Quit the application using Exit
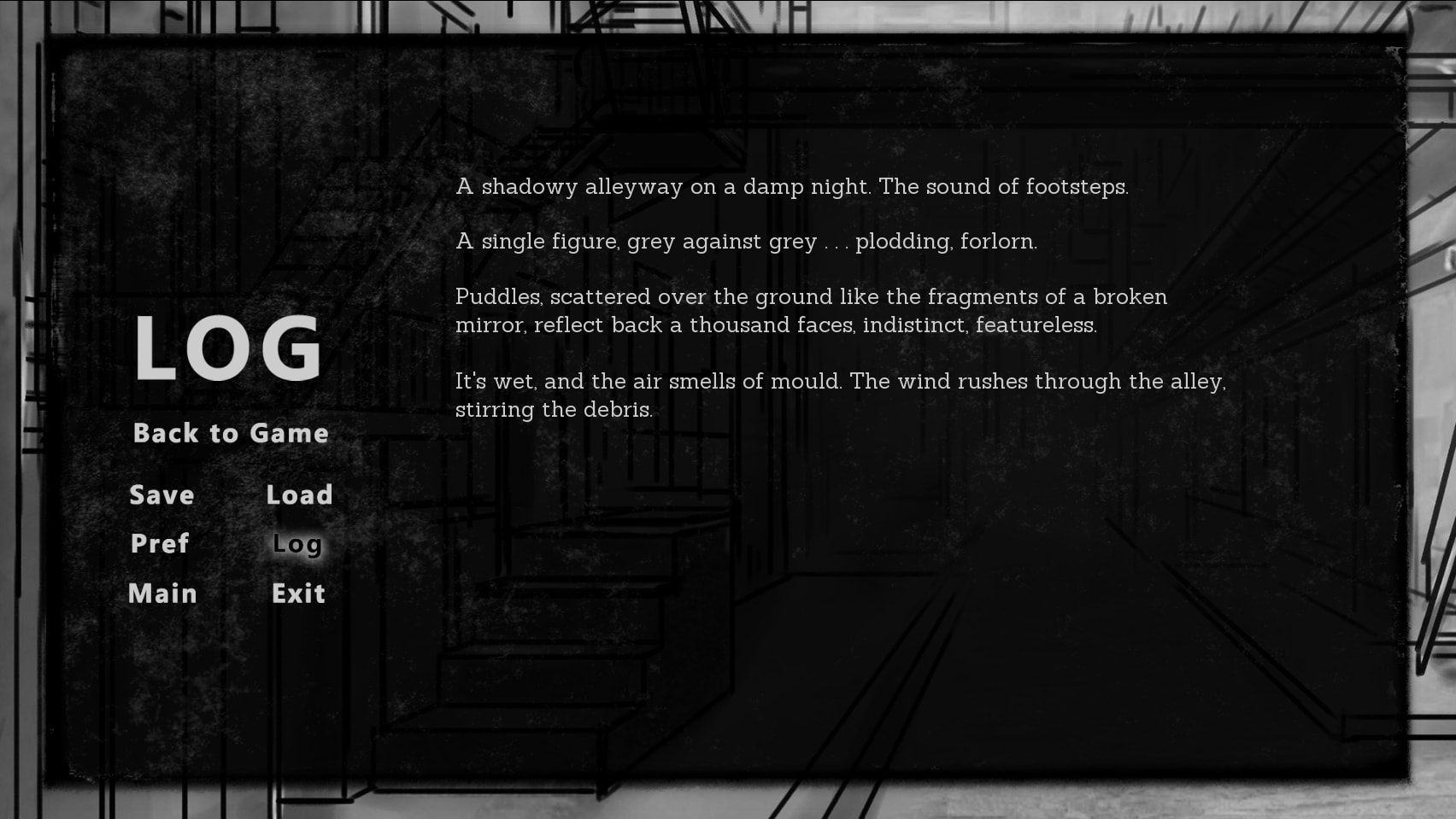 point(297,594)
